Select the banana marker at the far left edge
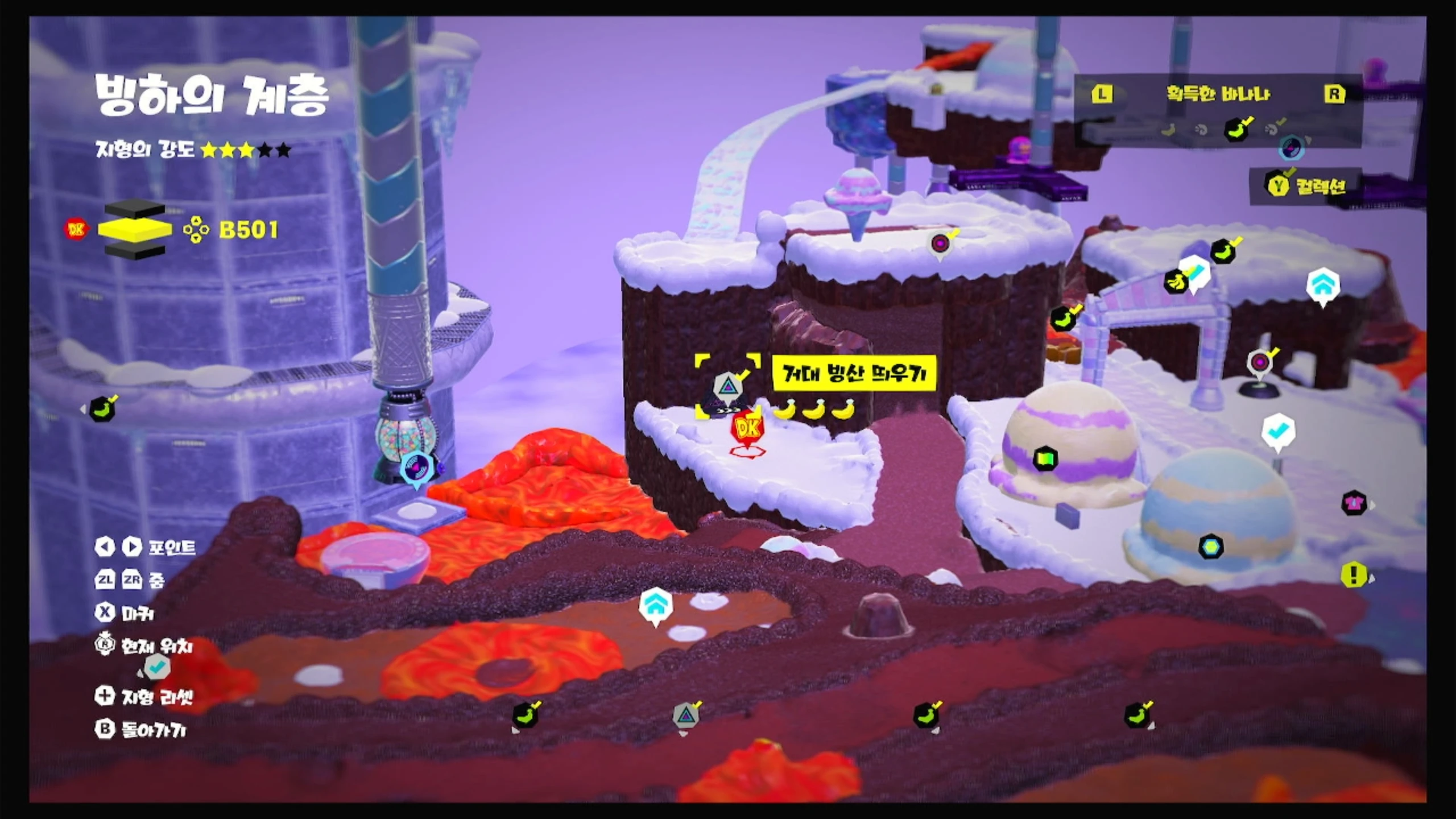Screen dimensions: 1456x819 tap(102, 408)
